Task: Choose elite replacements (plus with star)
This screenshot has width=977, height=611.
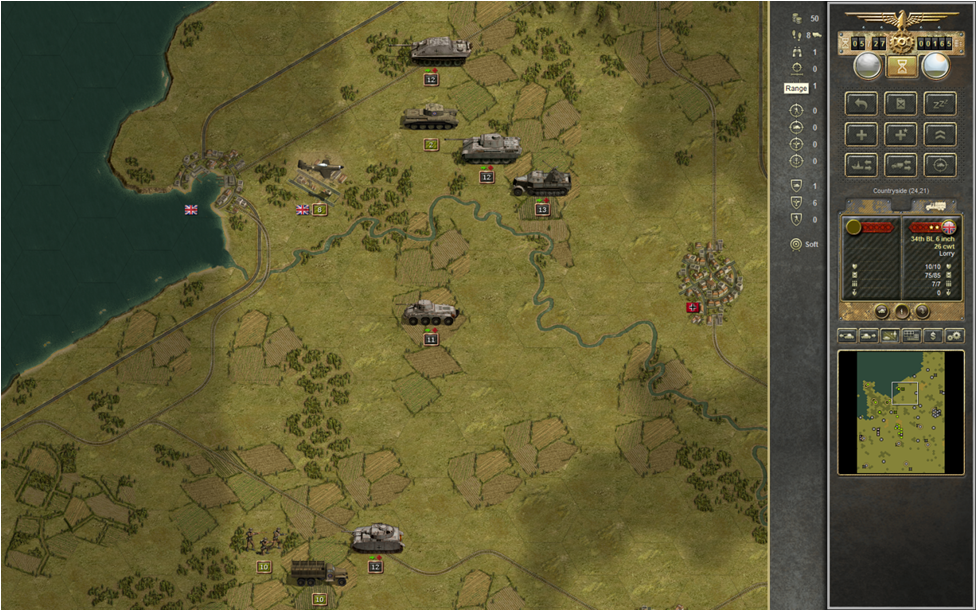Action: 901,134
